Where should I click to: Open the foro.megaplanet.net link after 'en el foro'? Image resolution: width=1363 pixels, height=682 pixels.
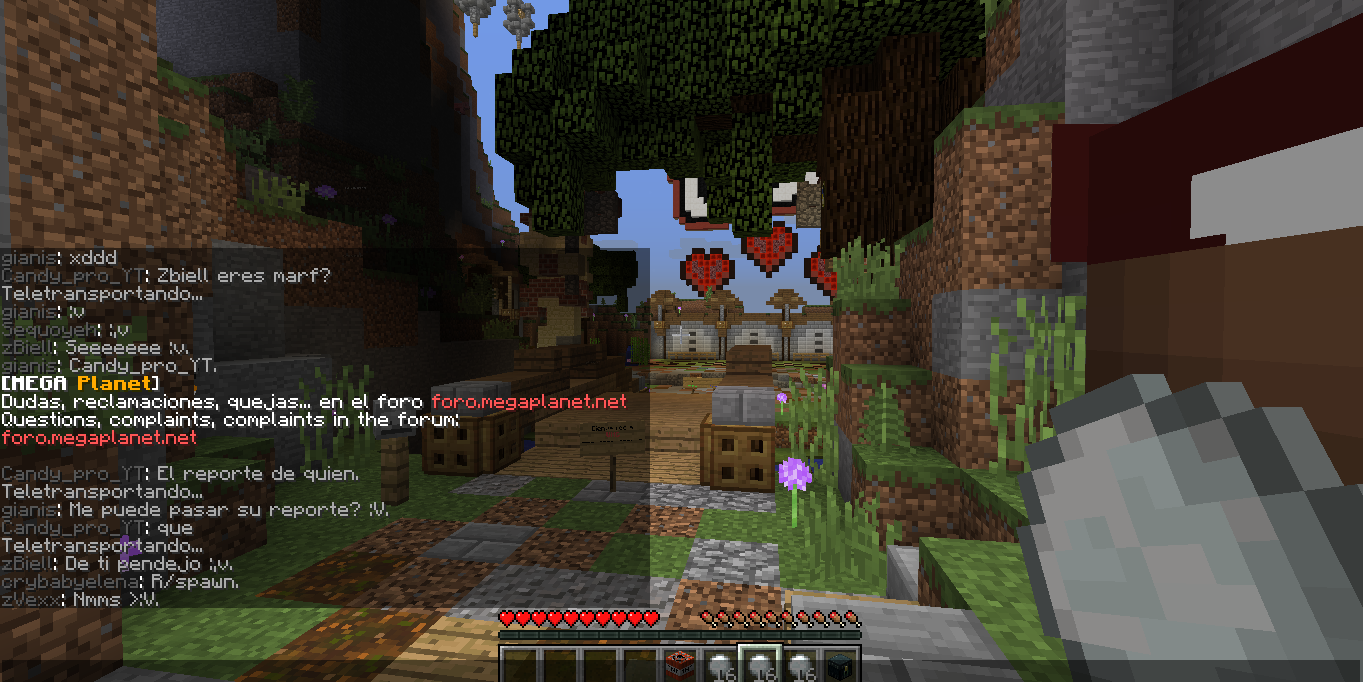click(x=529, y=402)
